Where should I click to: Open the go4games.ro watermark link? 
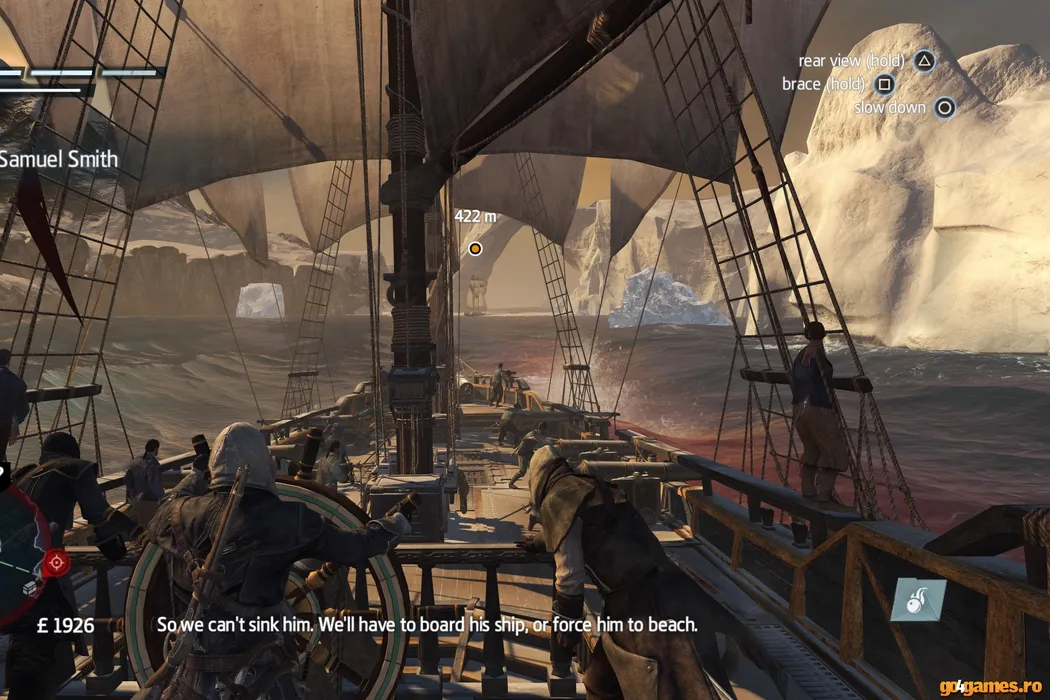pos(991,686)
